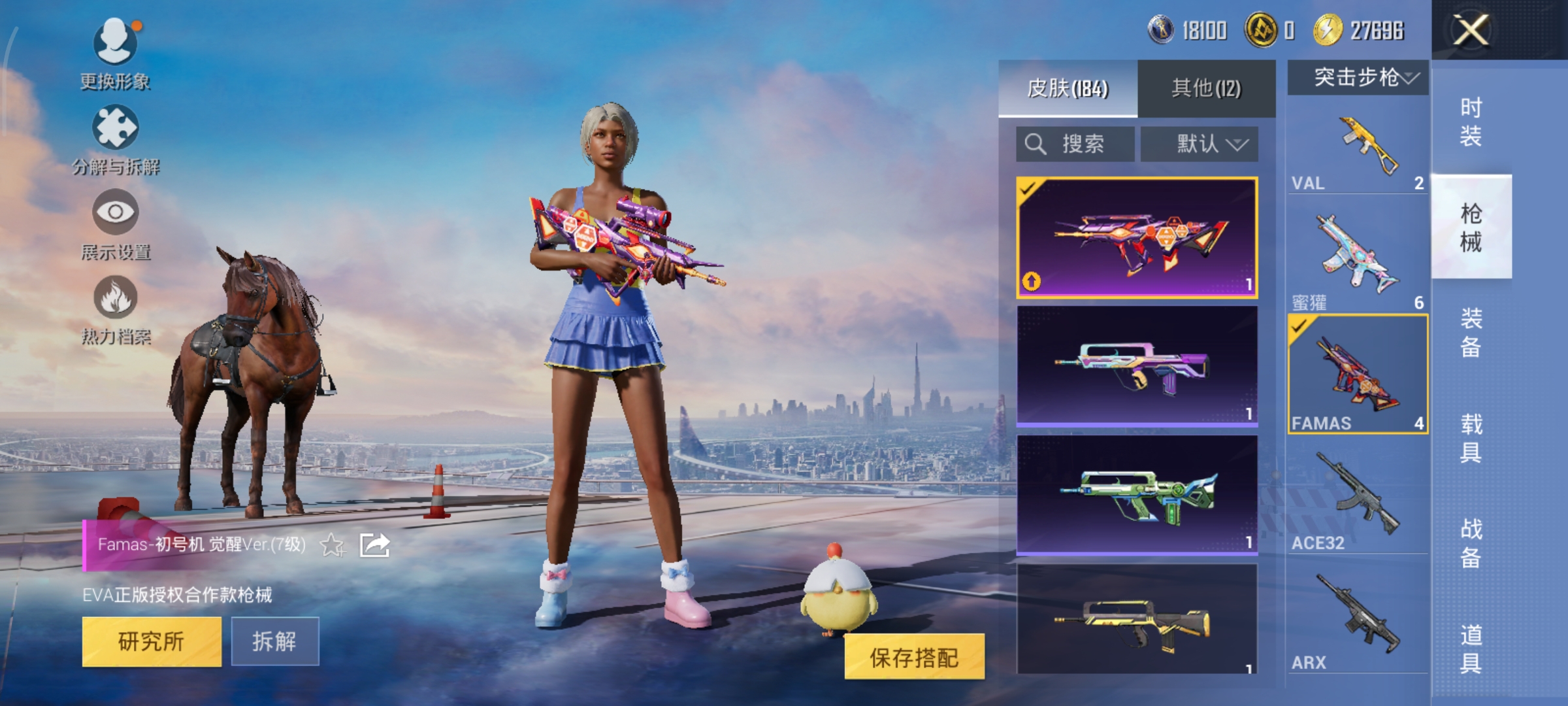Switch to the 时装 fashion category
Viewport: 1568px width, 706px height.
1471,122
